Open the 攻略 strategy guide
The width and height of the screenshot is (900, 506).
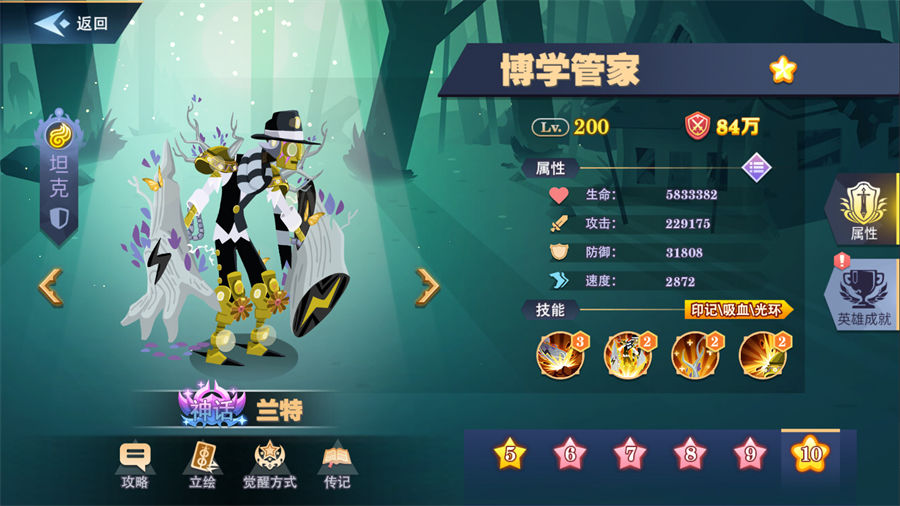(x=135, y=465)
